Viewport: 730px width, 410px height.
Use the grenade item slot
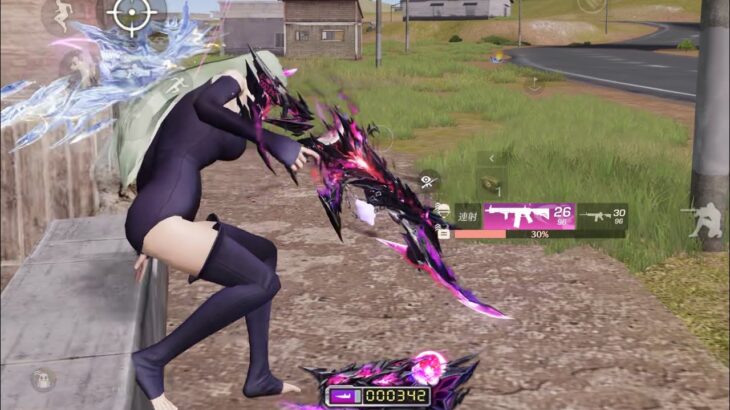(491, 184)
